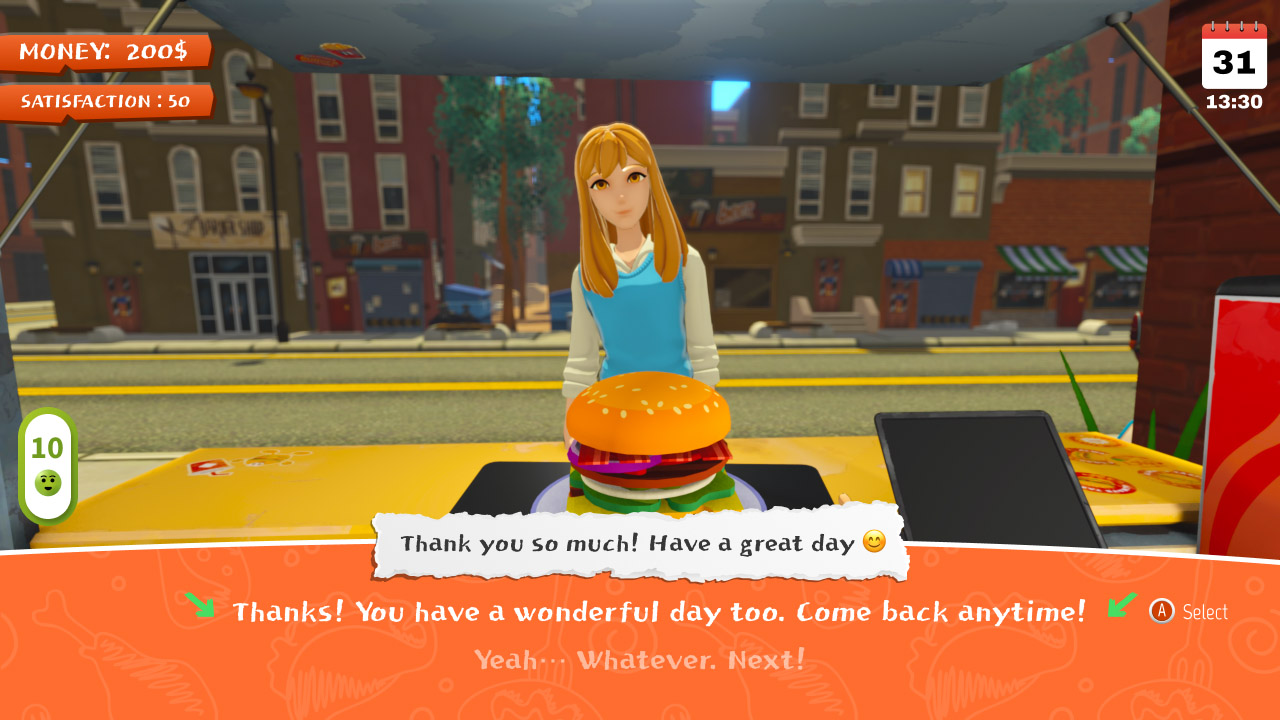Select the SATISFACTION: 50 banner
This screenshot has width=1280, height=720.
pos(105,100)
